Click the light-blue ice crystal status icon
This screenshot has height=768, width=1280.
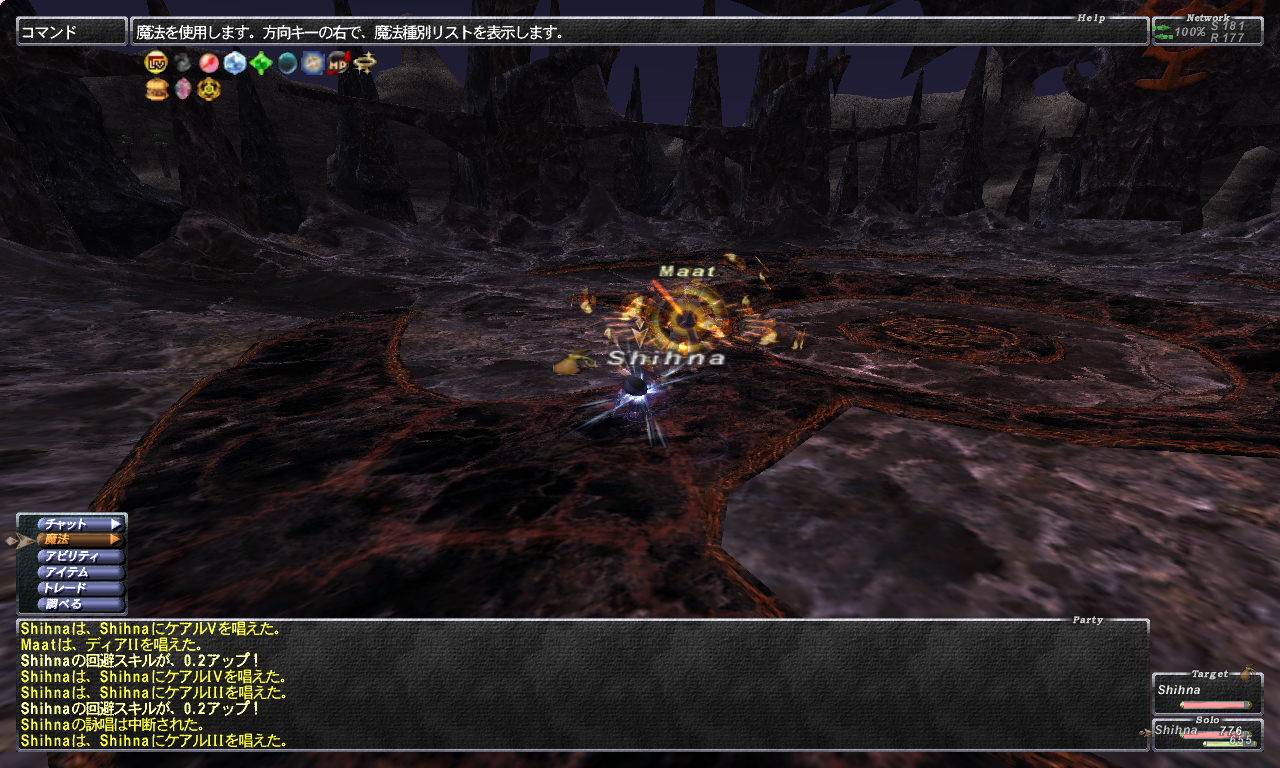tap(235, 63)
